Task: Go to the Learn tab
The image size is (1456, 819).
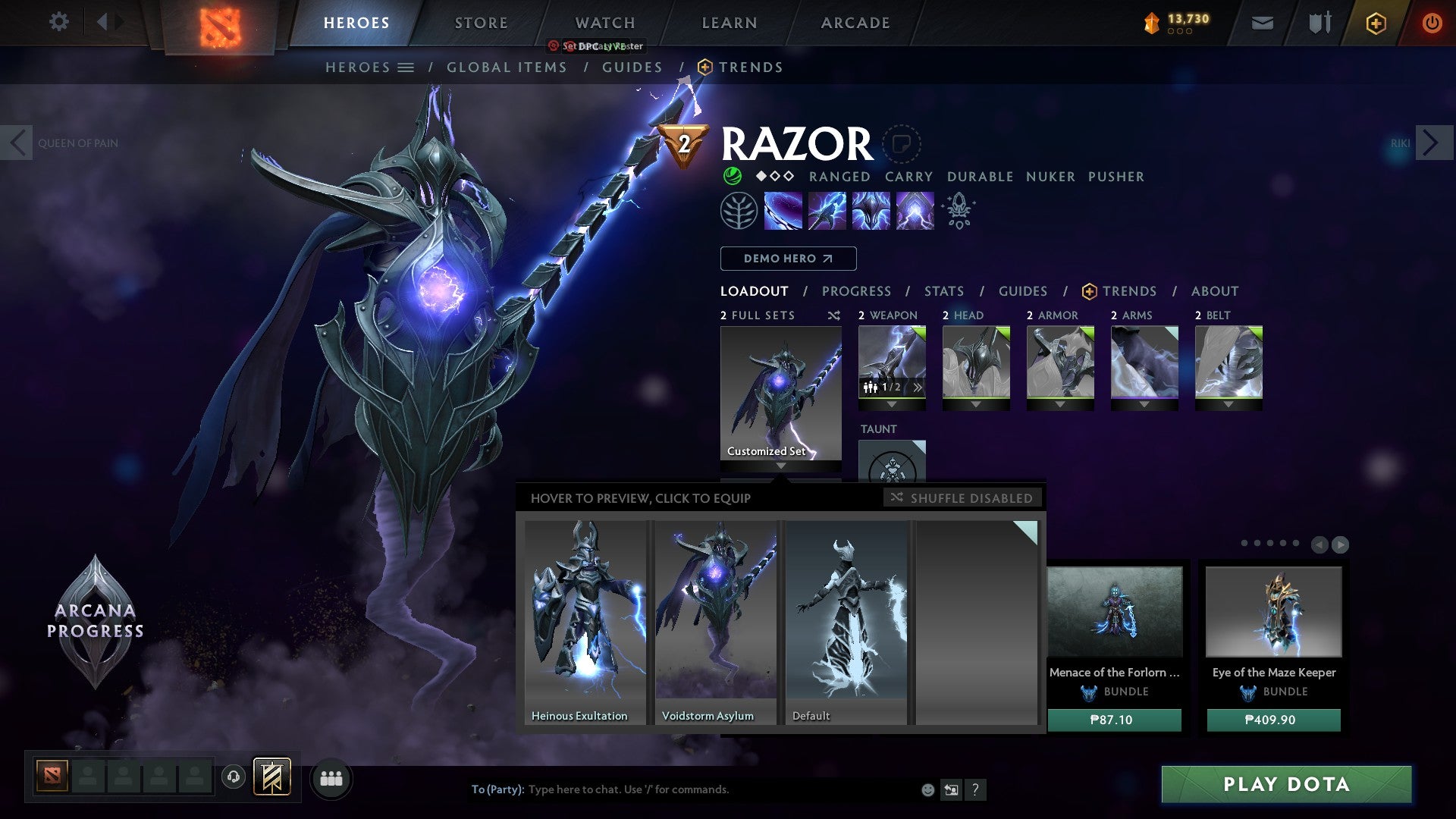Action: 729,23
